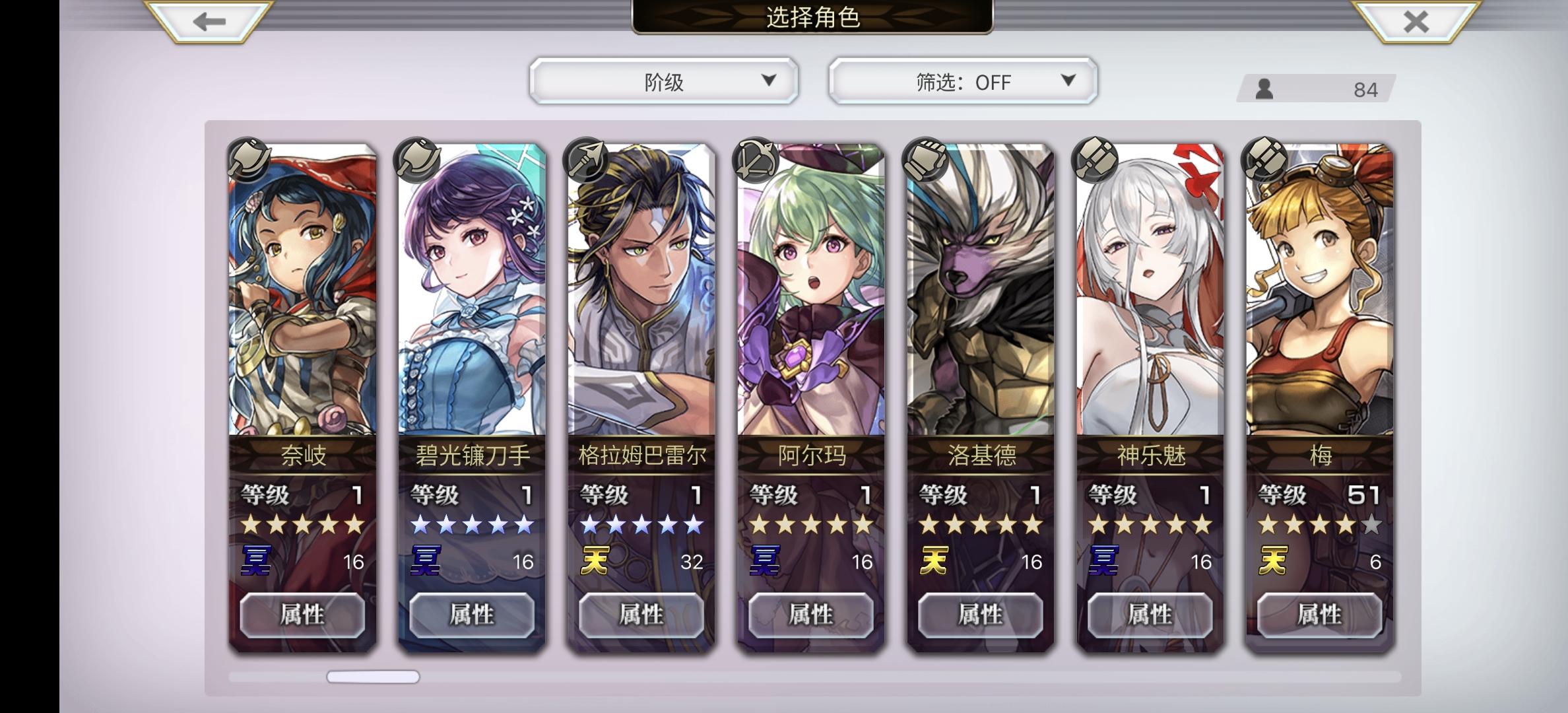Image resolution: width=1568 pixels, height=713 pixels.
Task: Expand the 筛选 filter dropdown
Action: (x=960, y=81)
